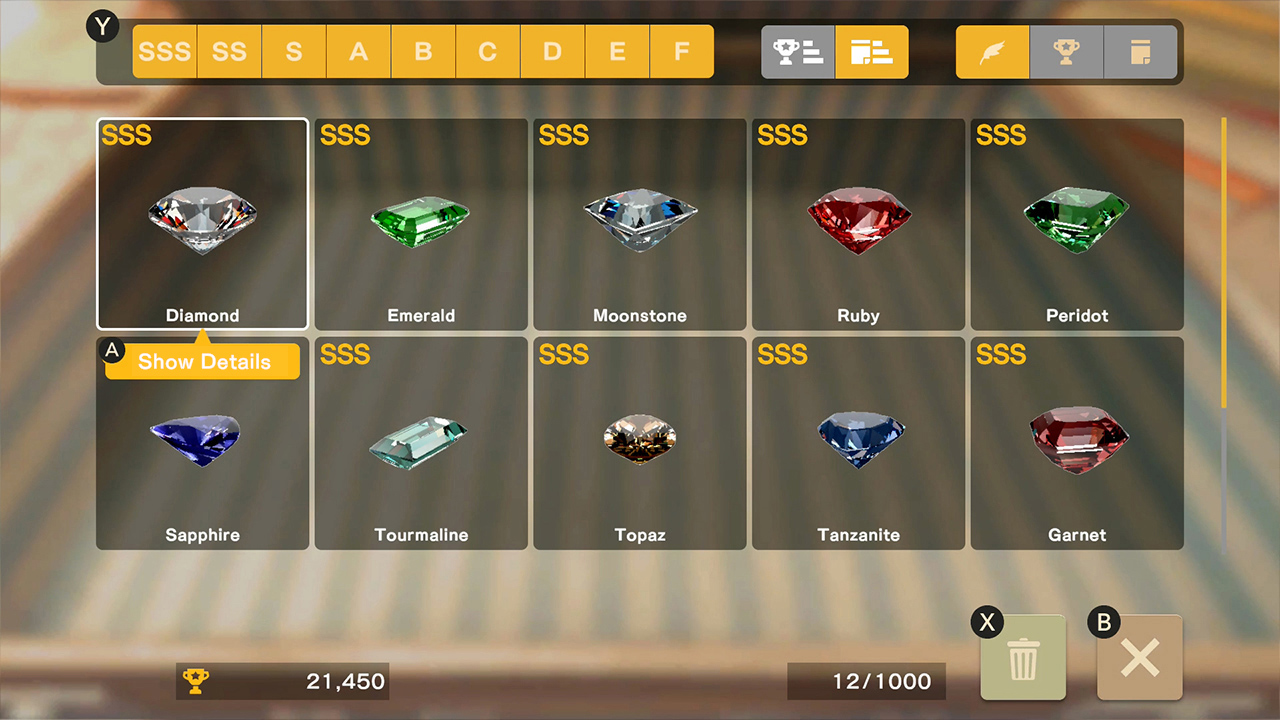Filter gems by F rank
Image resolution: width=1280 pixels, height=720 pixels.
point(681,51)
